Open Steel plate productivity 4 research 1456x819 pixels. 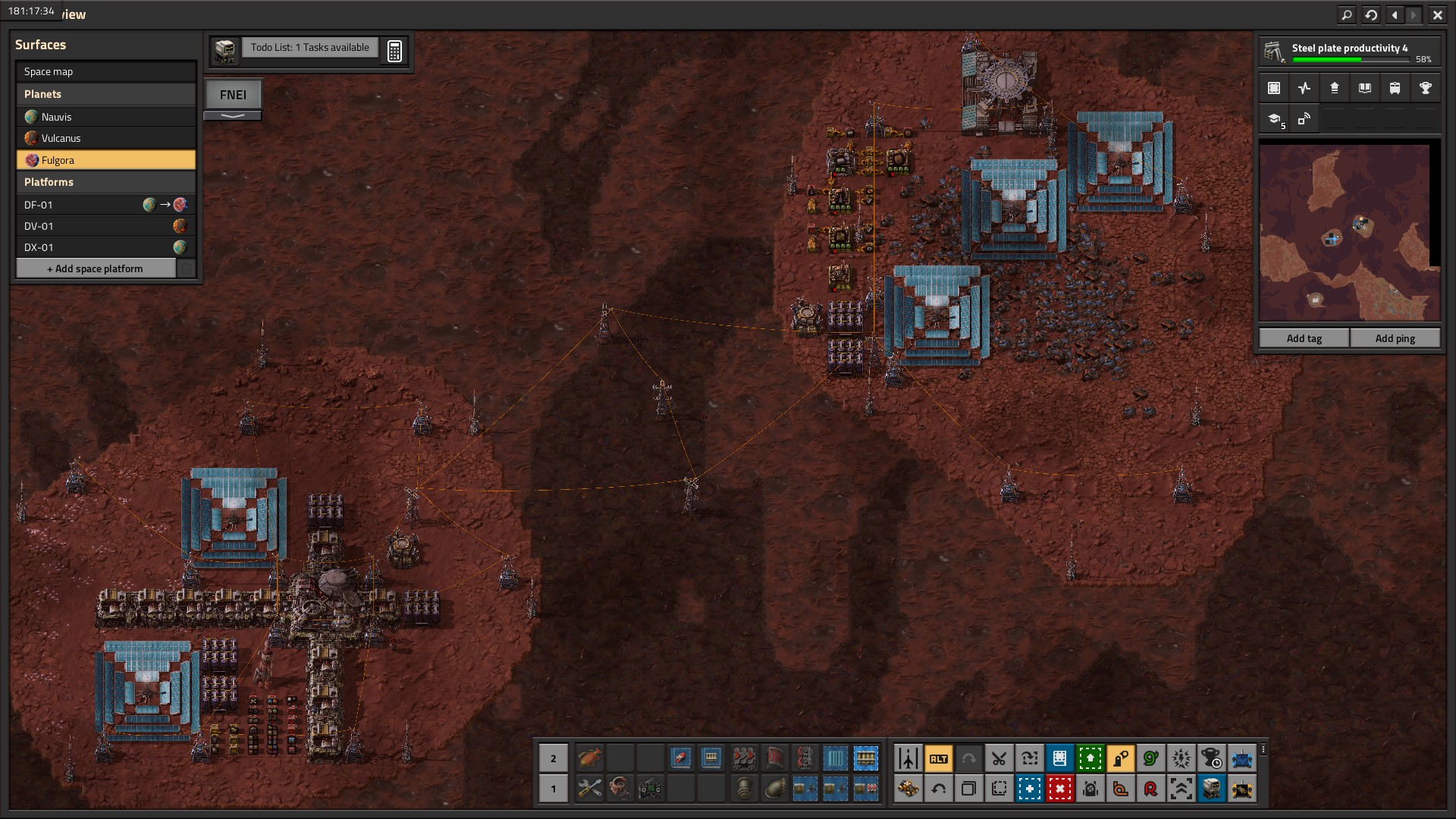coord(1349,52)
